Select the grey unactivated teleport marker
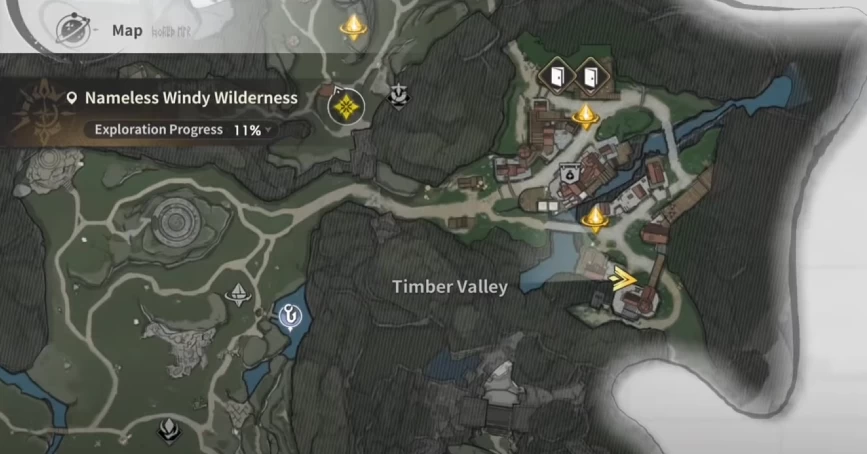 [x=238, y=293]
